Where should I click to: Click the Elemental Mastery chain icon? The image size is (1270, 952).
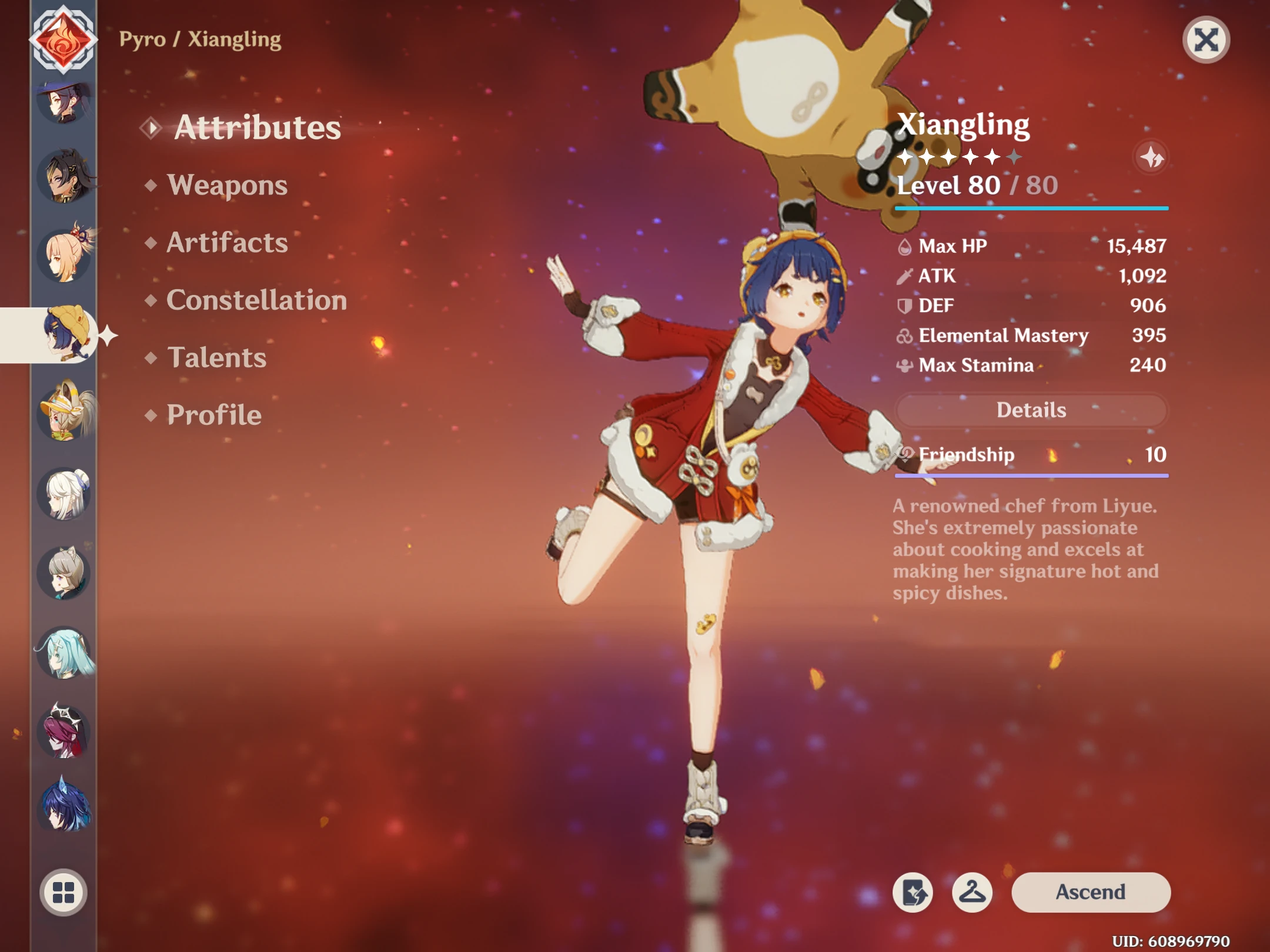(x=905, y=336)
